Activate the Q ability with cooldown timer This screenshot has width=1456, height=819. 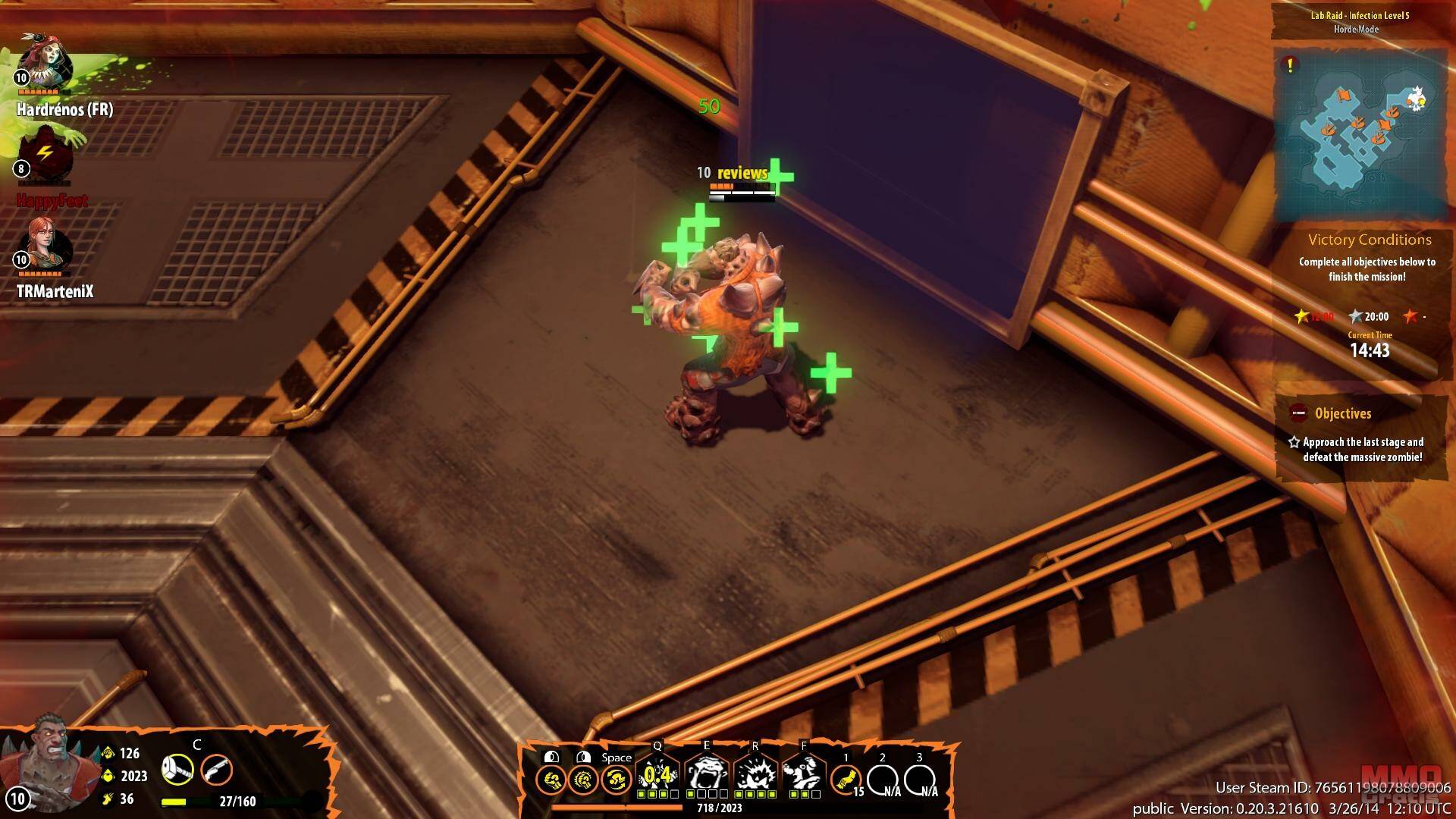657,775
